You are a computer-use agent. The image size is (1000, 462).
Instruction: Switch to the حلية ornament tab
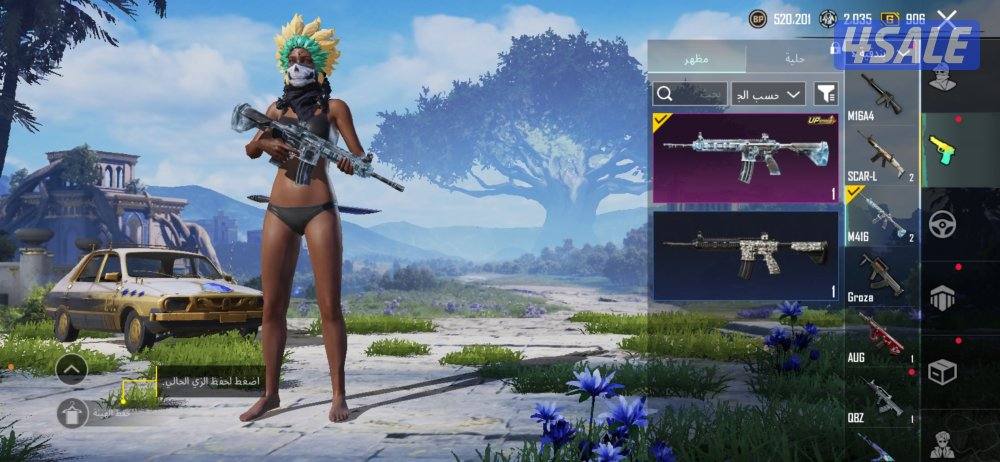pos(795,59)
